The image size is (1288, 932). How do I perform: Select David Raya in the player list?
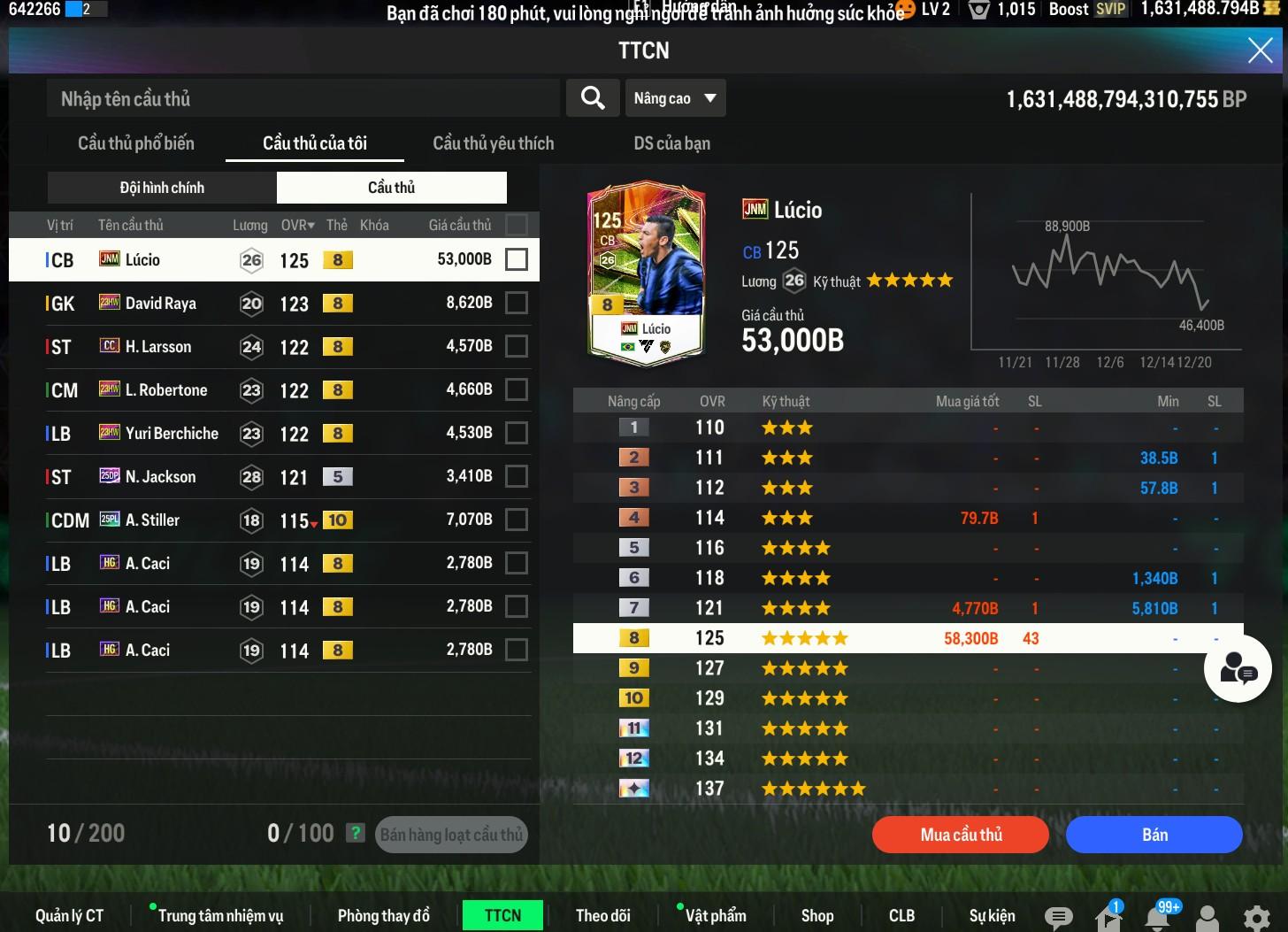coord(161,304)
